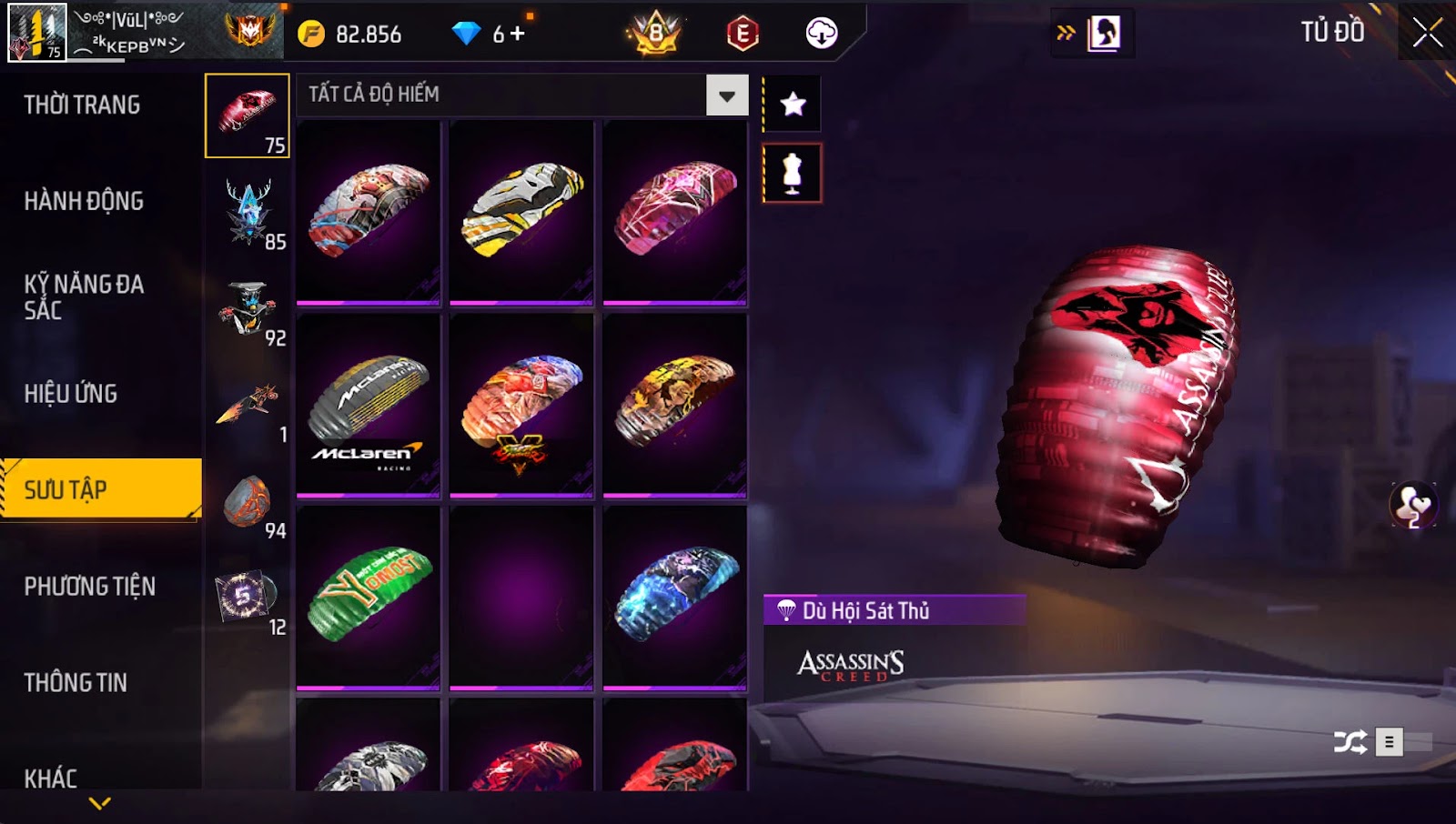Close the Tủ Đồ wardrobe screen
The image size is (1456, 824).
pyautogui.click(x=1427, y=33)
